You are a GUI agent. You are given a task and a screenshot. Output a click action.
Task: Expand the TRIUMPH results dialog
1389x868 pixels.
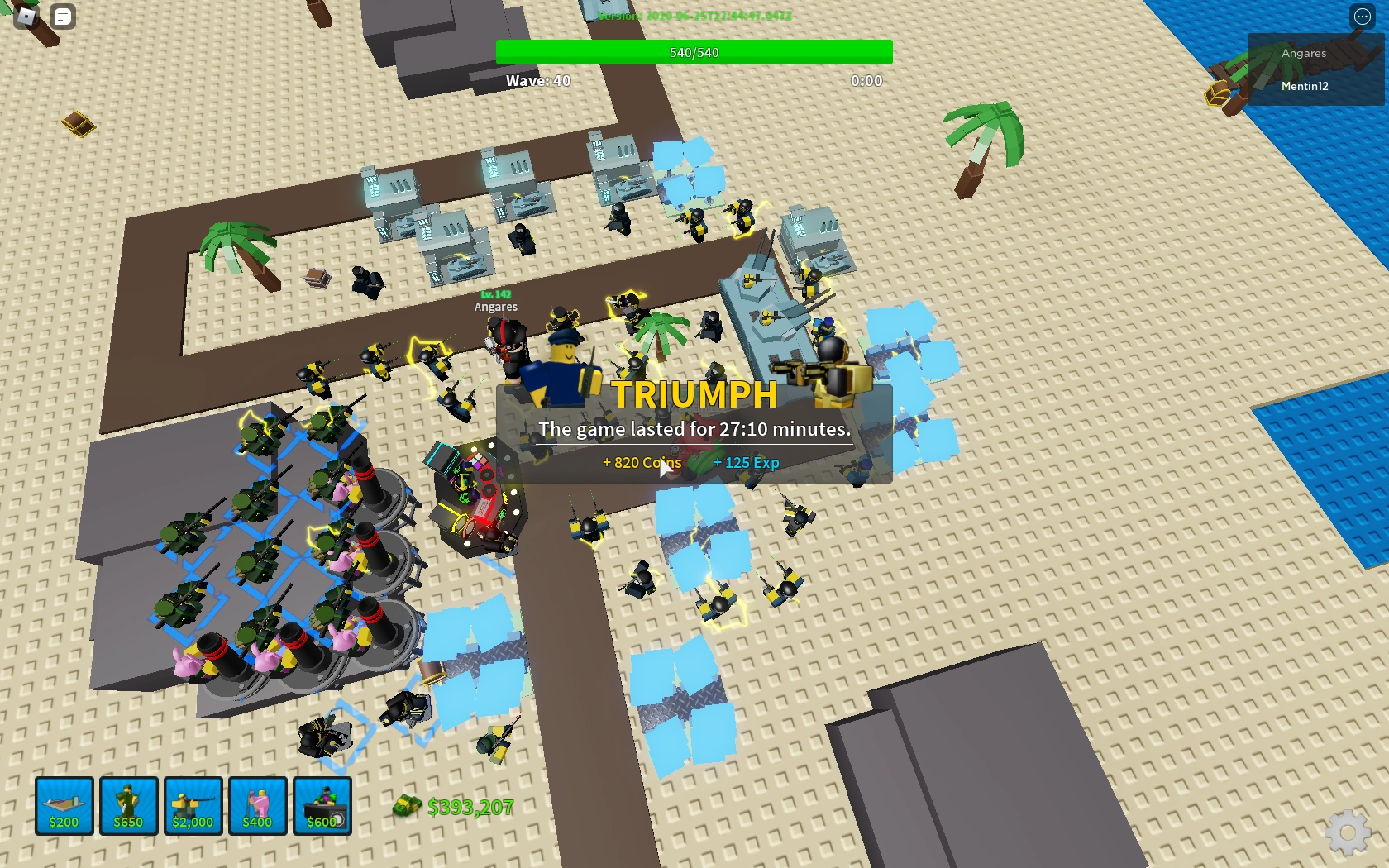(694, 395)
